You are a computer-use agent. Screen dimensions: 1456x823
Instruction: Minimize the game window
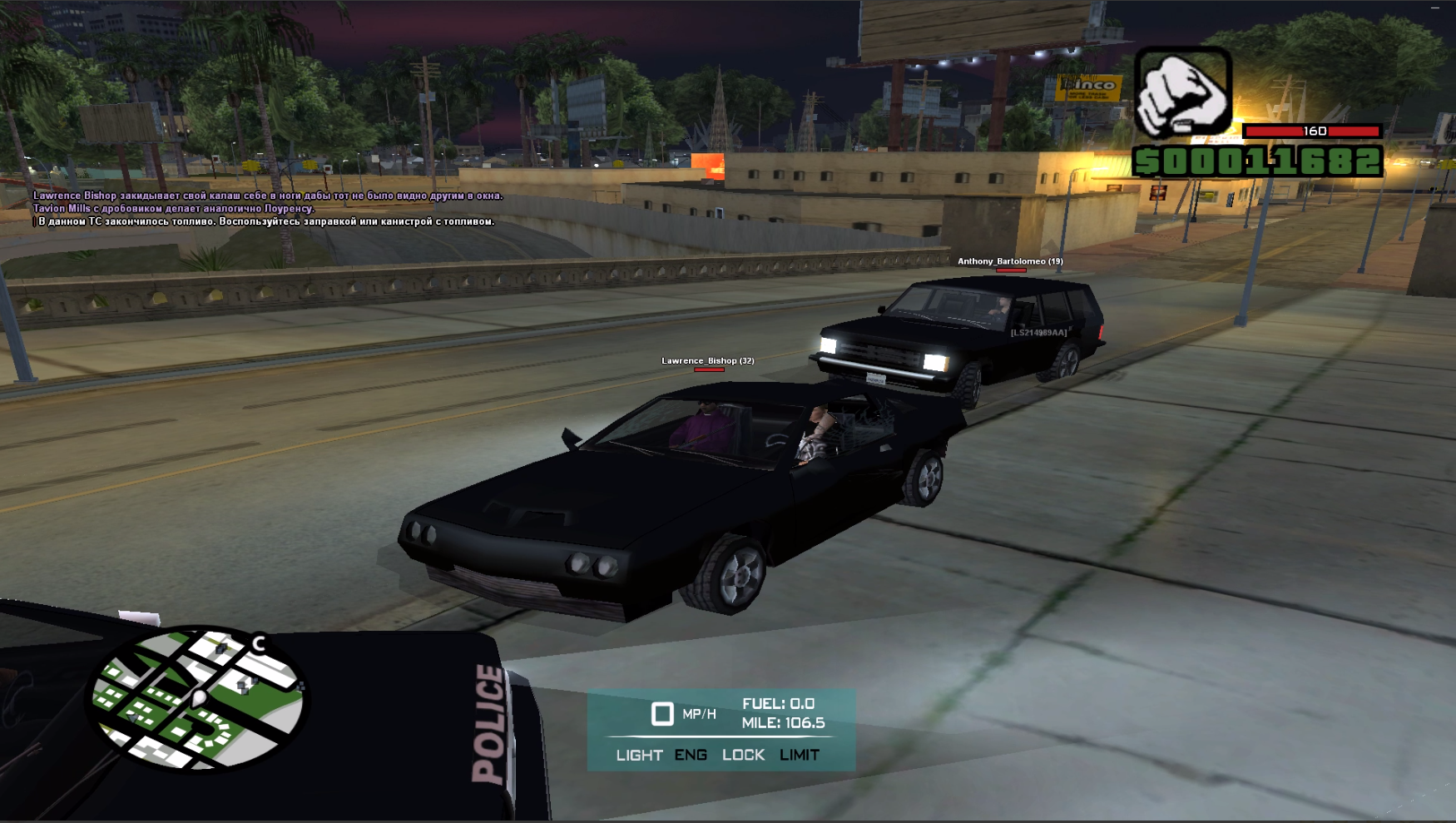(x=1435, y=7)
